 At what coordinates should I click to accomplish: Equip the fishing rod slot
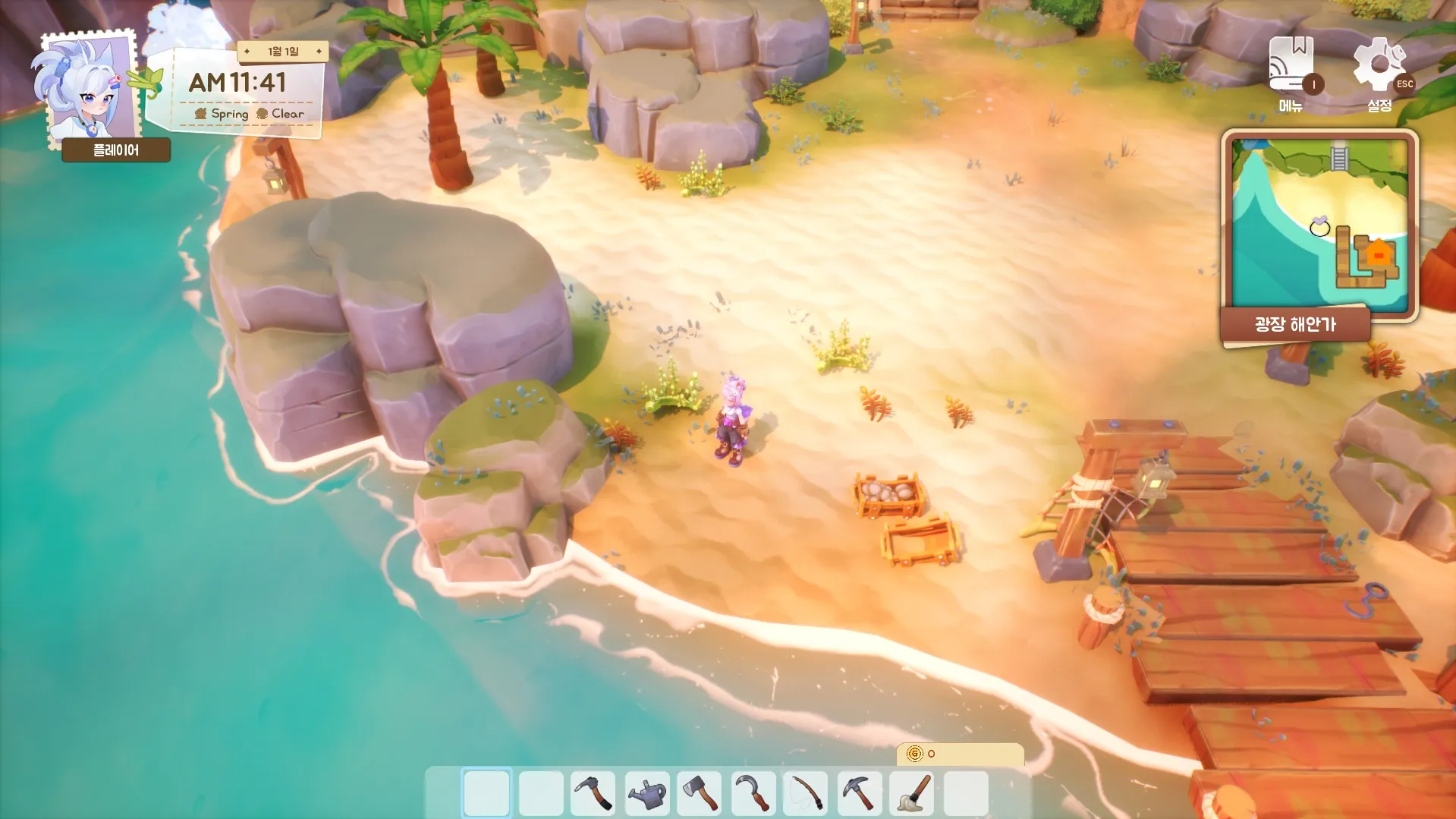coord(806,793)
